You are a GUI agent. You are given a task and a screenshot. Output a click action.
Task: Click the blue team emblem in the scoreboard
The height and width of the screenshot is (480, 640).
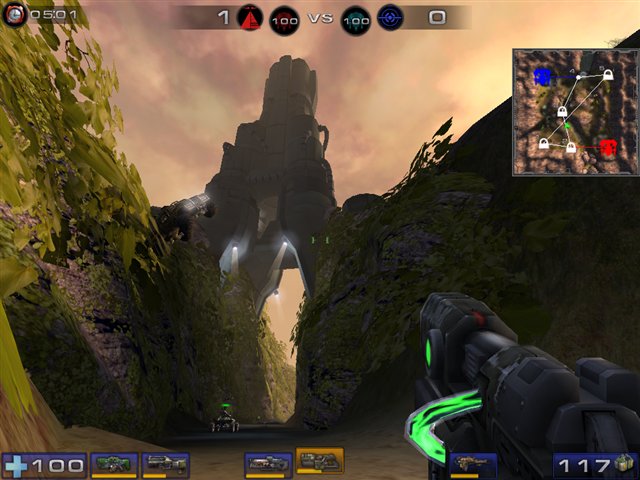coord(389,18)
